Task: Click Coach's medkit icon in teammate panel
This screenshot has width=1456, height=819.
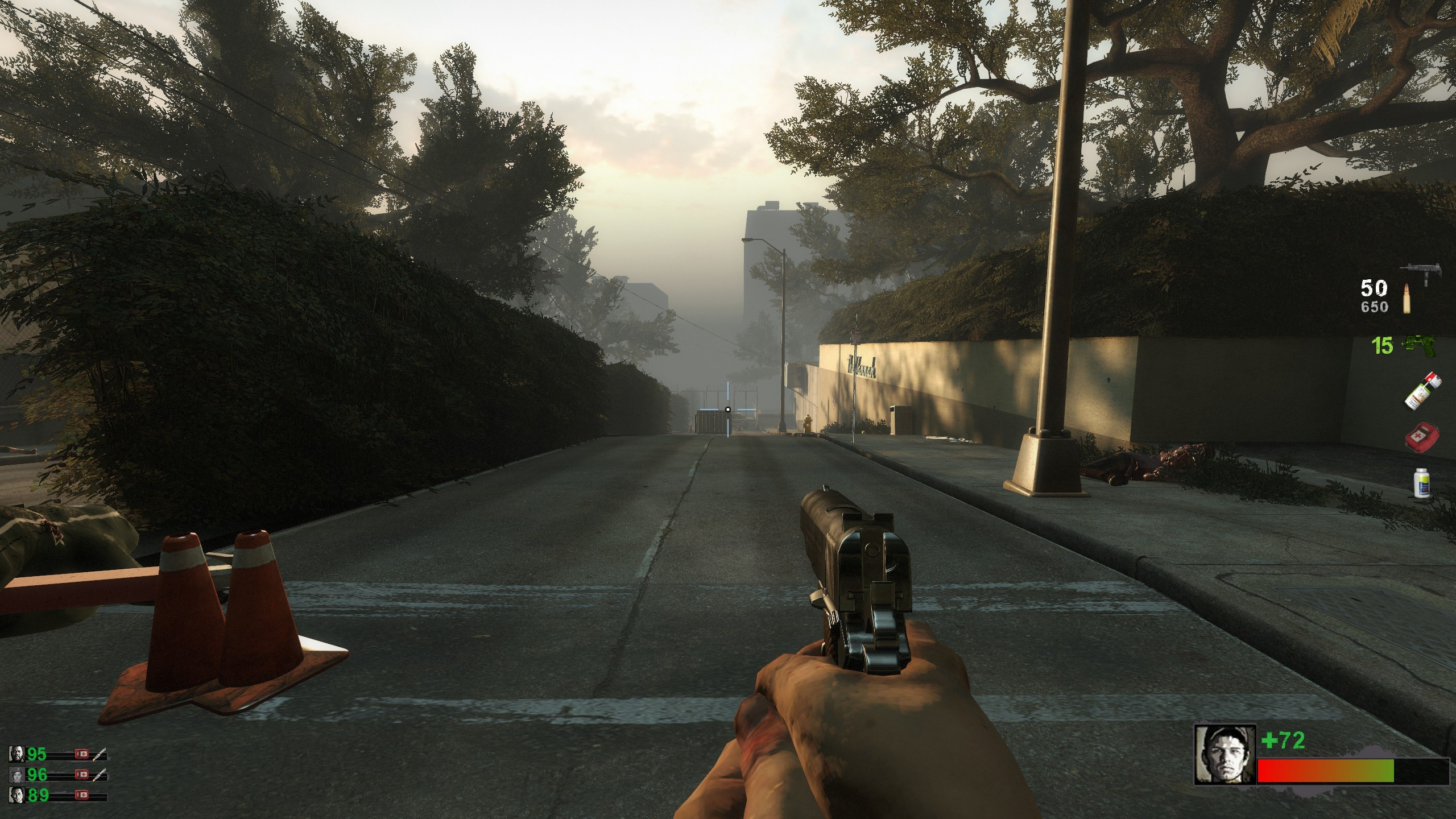Action: [82, 754]
